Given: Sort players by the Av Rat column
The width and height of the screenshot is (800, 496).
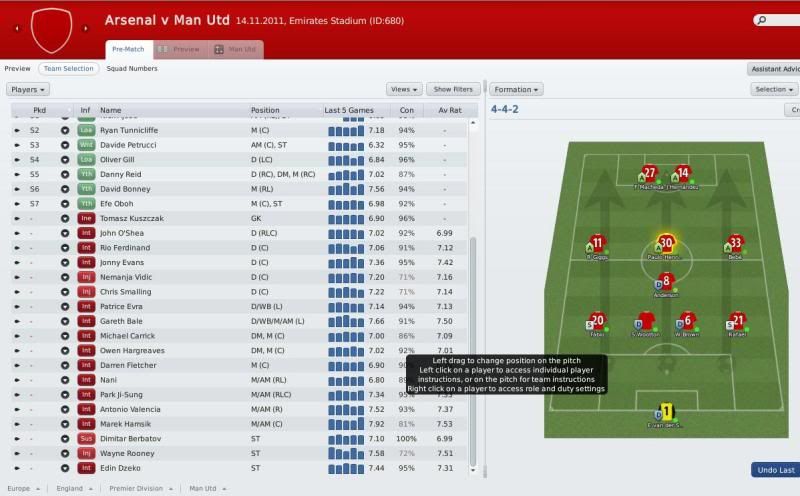Looking at the screenshot, I should (449, 110).
